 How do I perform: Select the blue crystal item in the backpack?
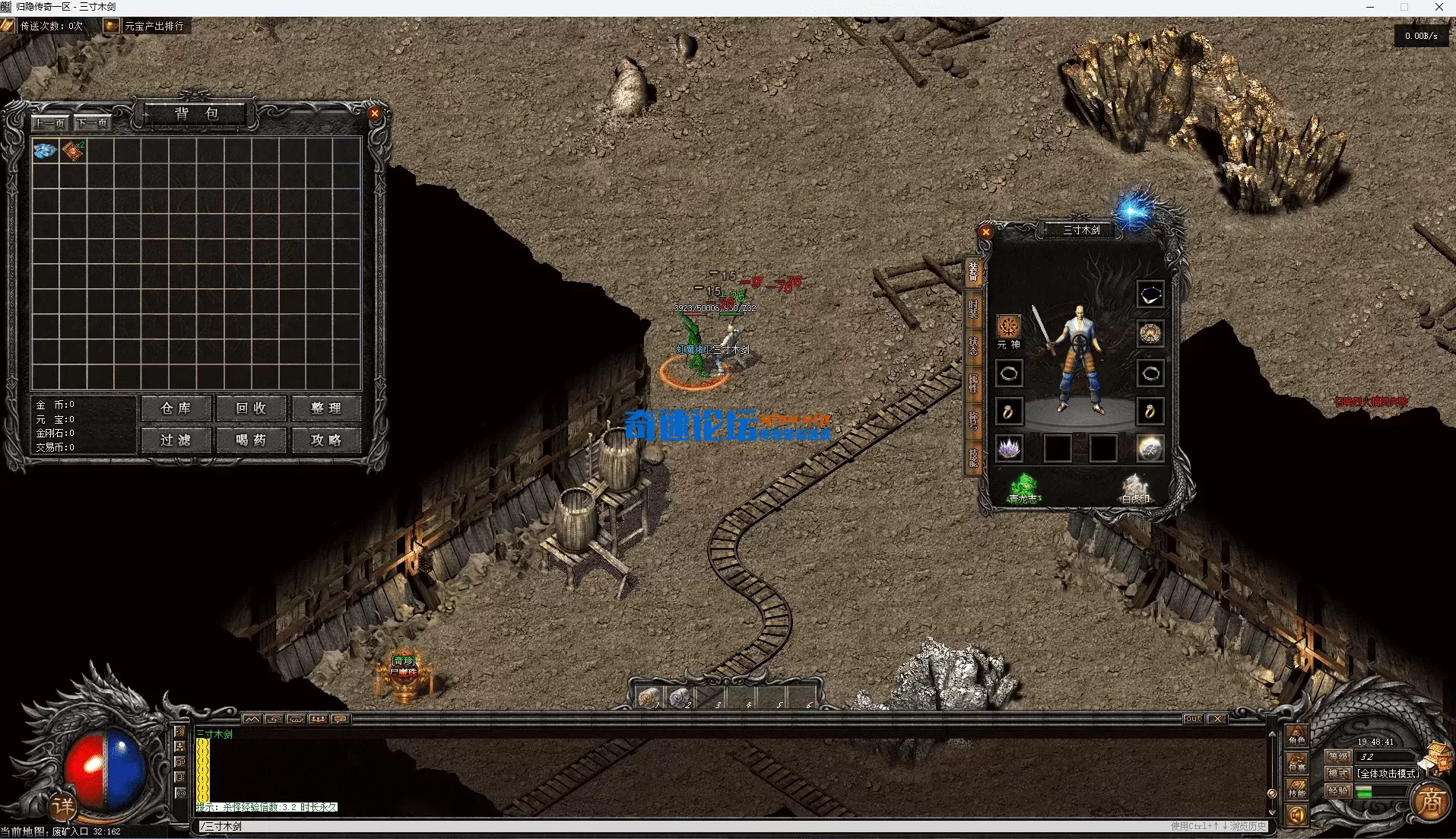[45, 151]
